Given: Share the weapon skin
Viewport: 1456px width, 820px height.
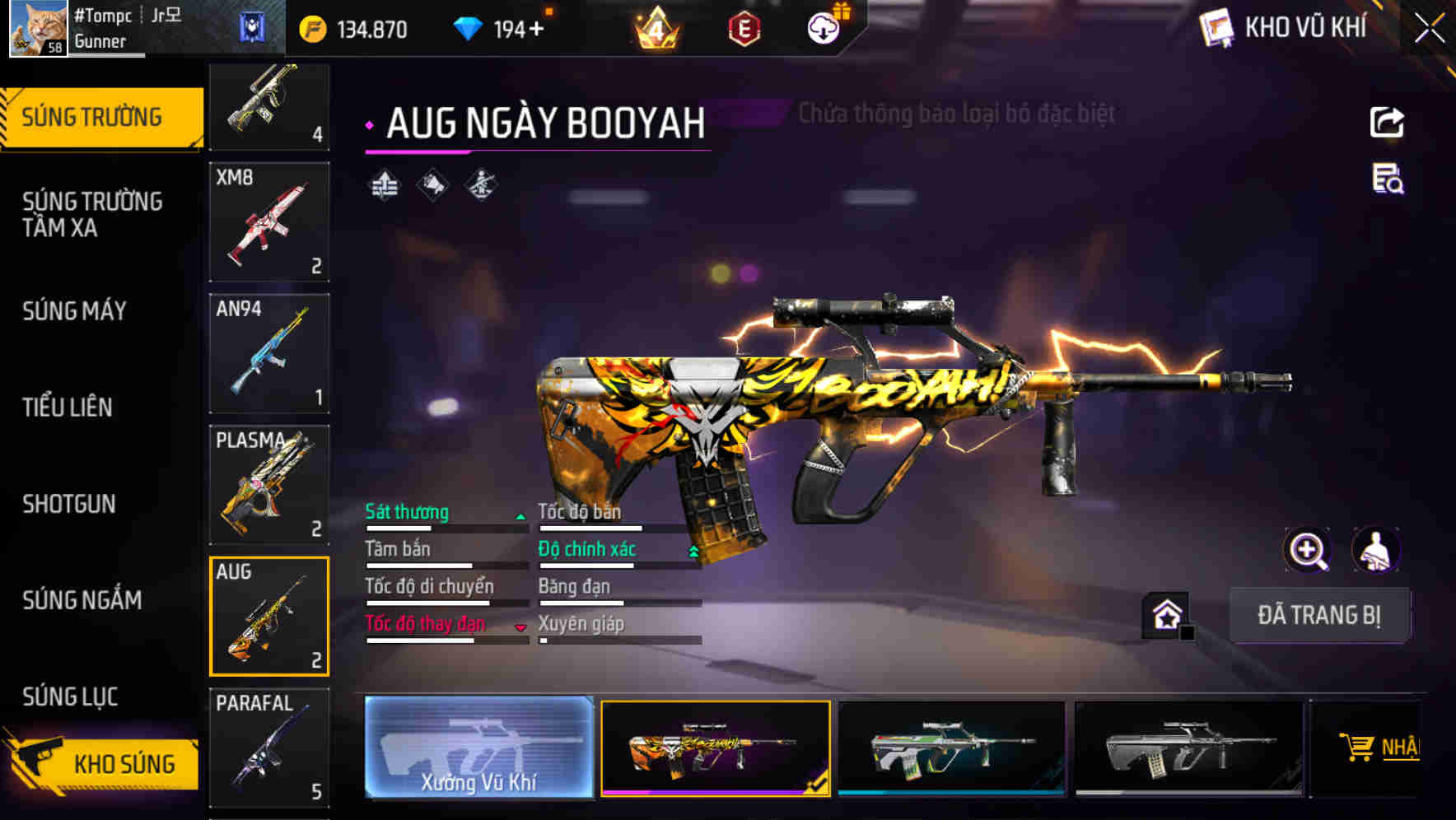Looking at the screenshot, I should tap(1387, 123).
